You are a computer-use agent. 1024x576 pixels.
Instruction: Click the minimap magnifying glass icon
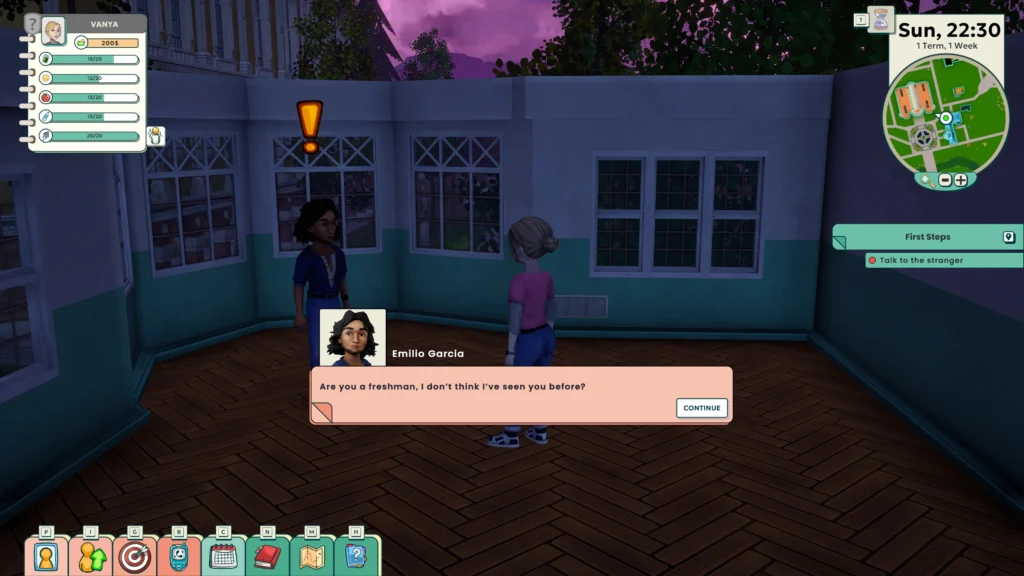click(928, 180)
